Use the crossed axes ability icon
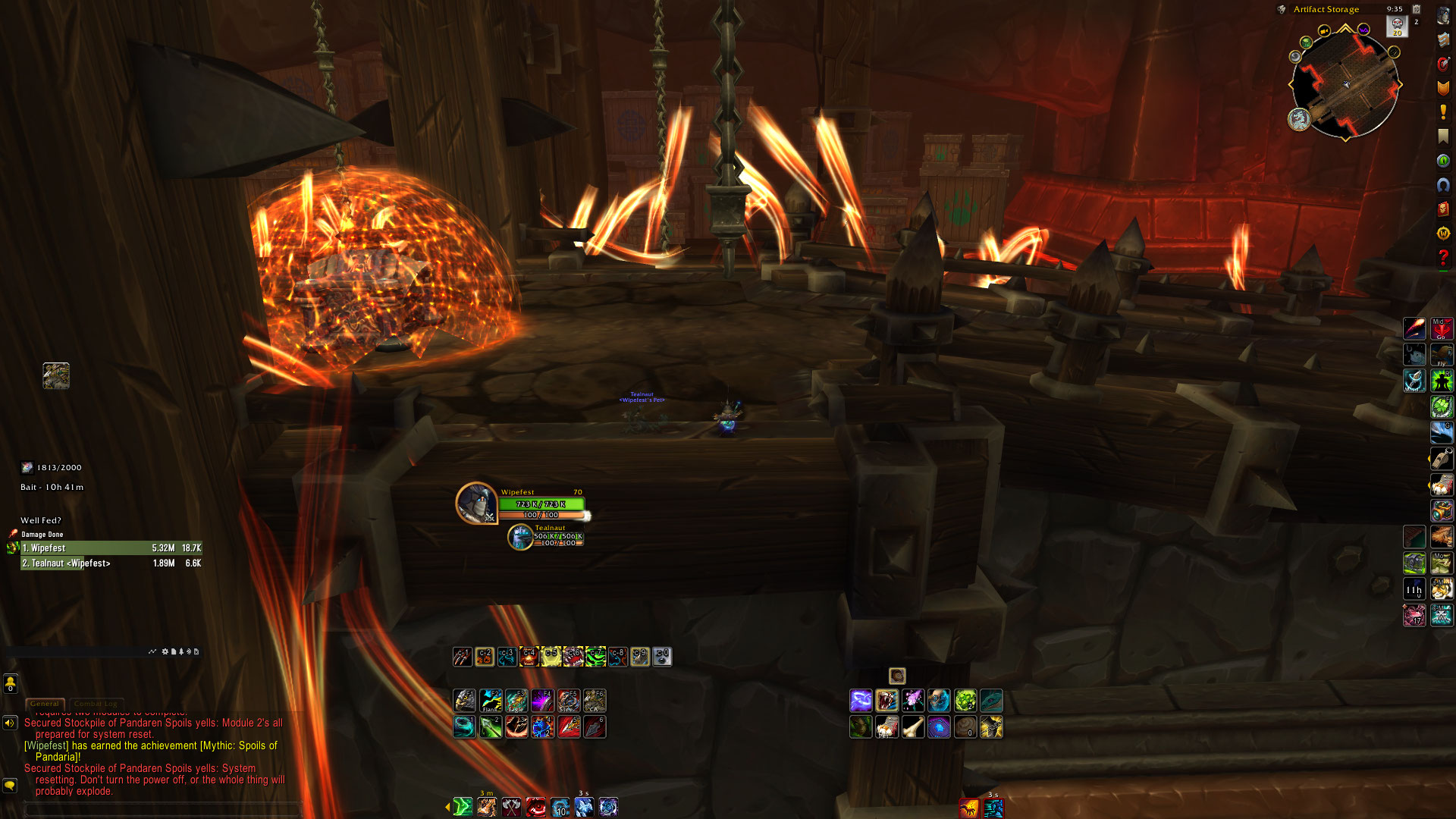This screenshot has width=1456, height=819. click(512, 808)
